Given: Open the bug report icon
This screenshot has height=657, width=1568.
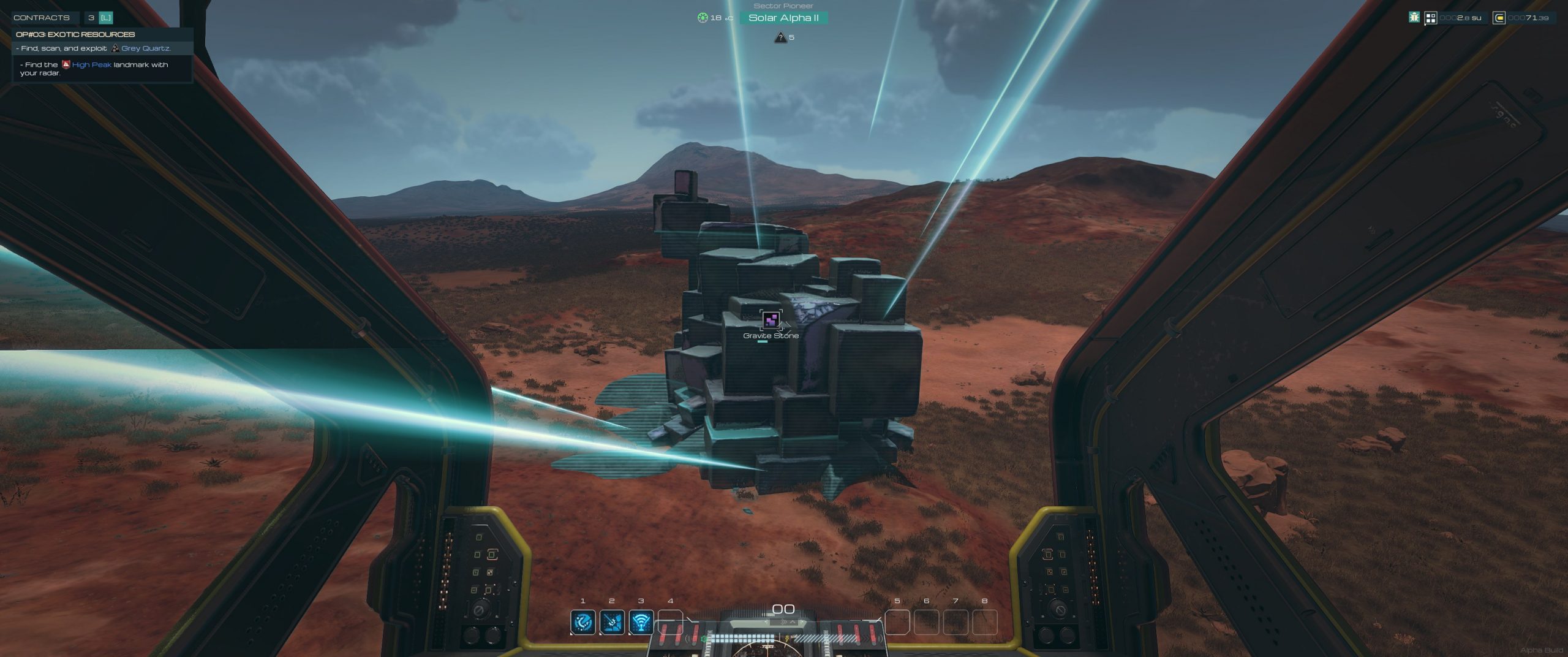Looking at the screenshot, I should 1414,18.
